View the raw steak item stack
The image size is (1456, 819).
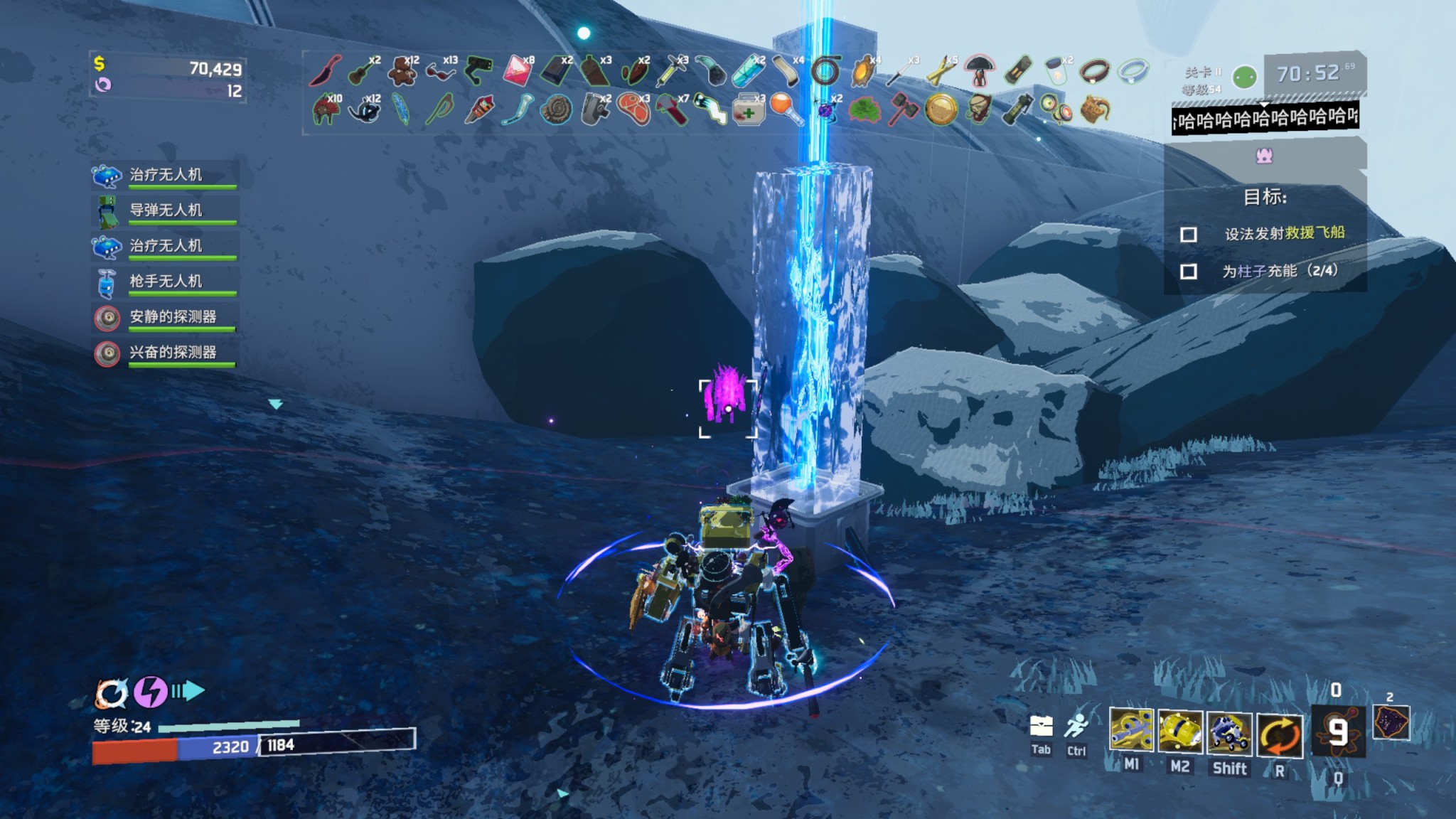(633, 110)
